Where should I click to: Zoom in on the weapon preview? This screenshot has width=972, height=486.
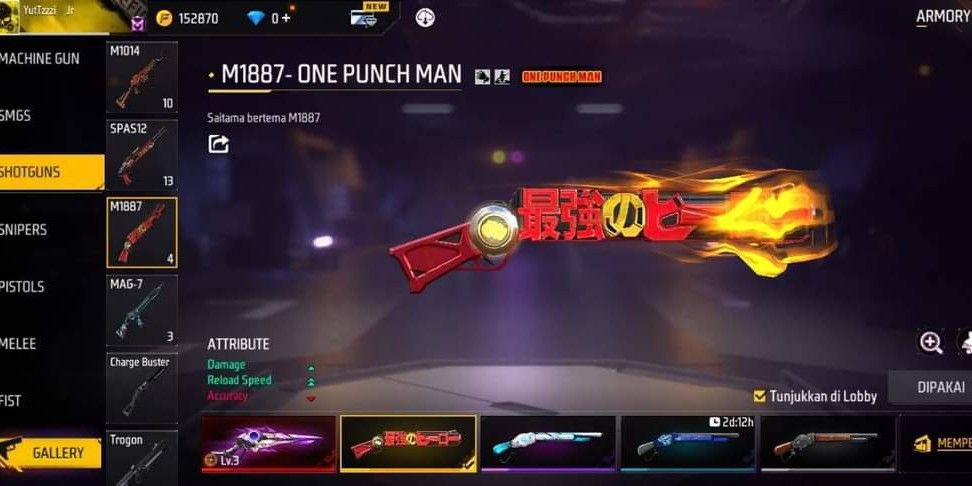pos(931,343)
